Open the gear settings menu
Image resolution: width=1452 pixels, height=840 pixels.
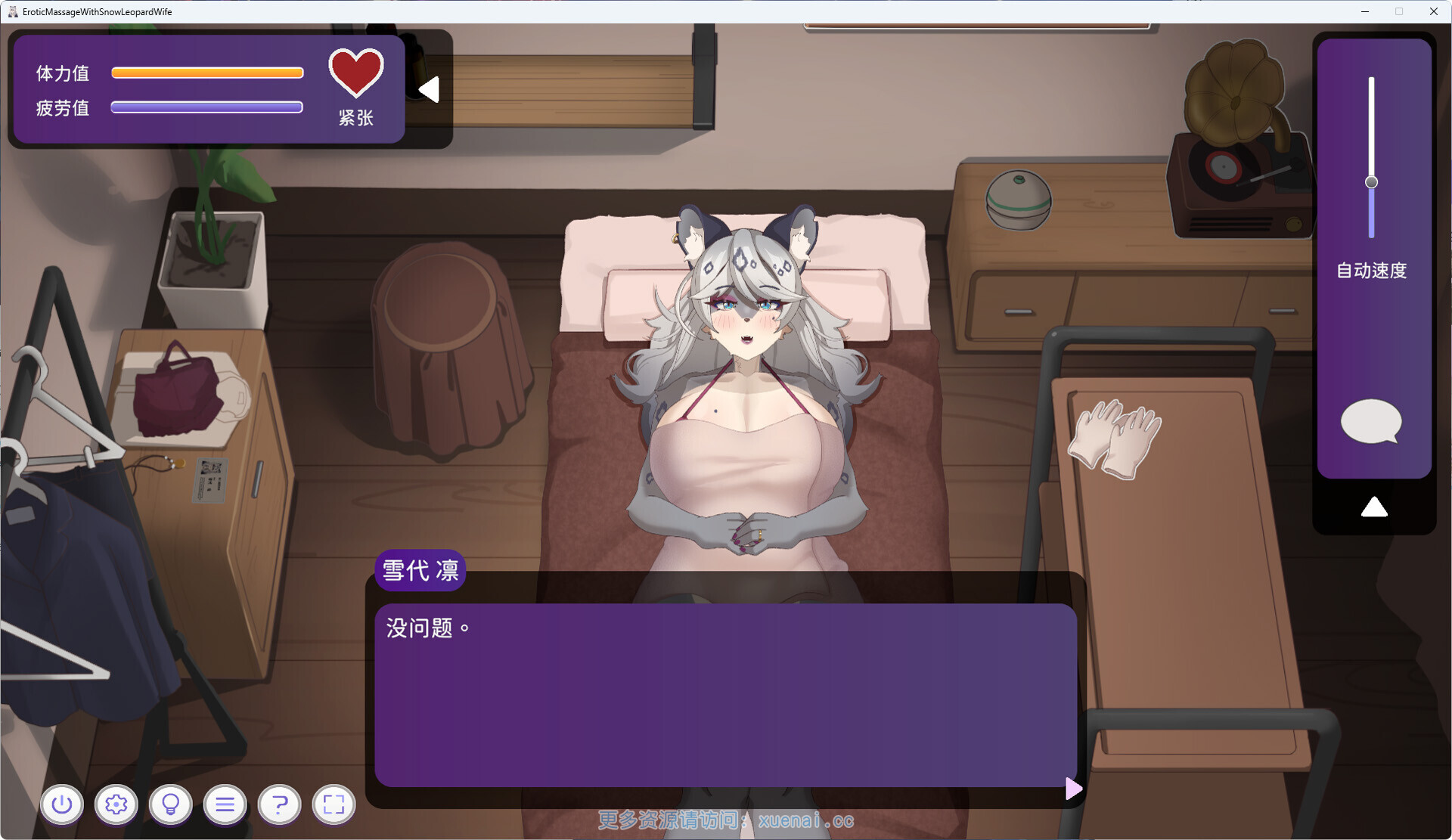pyautogui.click(x=116, y=804)
